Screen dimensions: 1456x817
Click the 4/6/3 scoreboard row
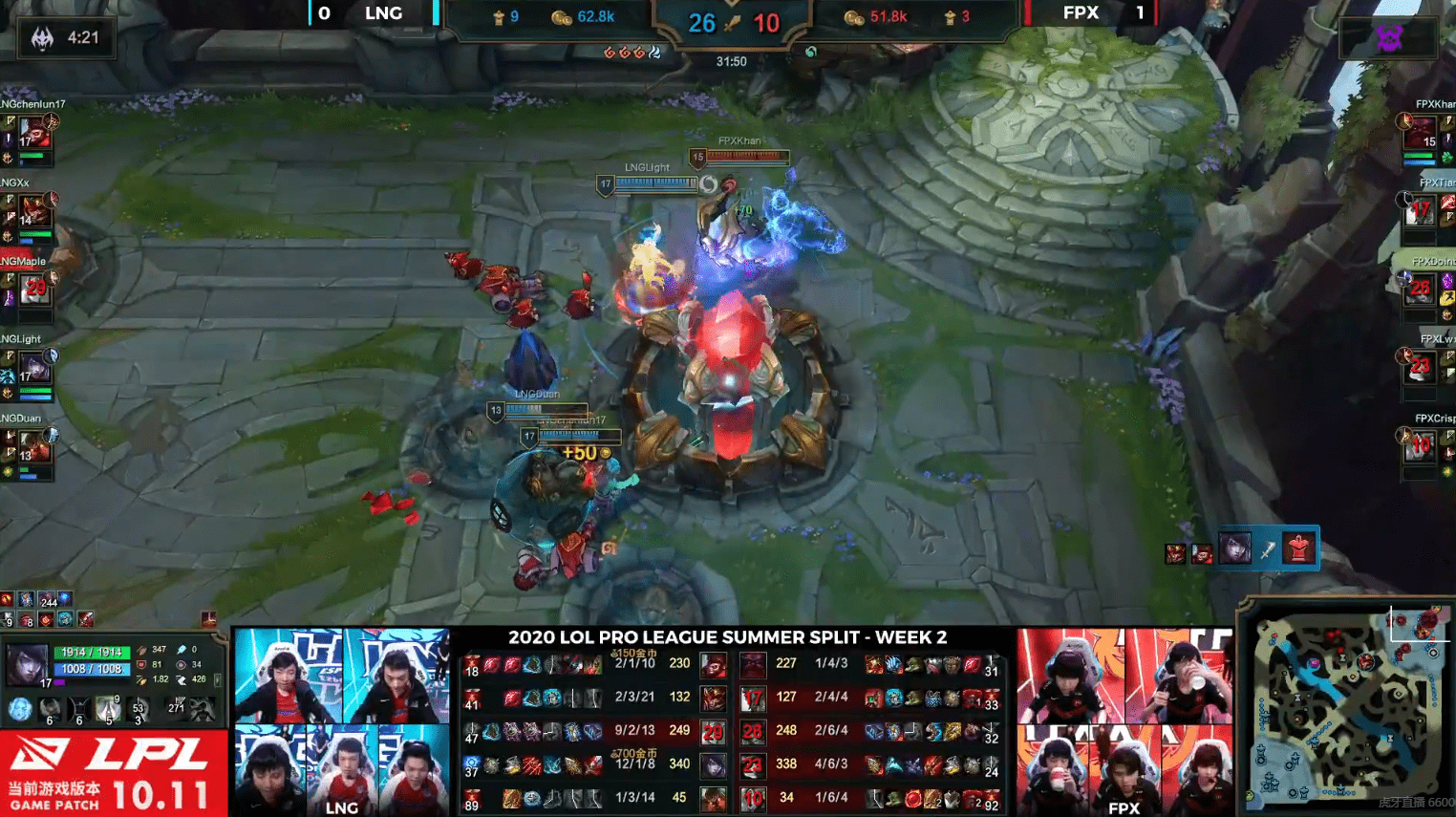pyautogui.click(x=869, y=764)
